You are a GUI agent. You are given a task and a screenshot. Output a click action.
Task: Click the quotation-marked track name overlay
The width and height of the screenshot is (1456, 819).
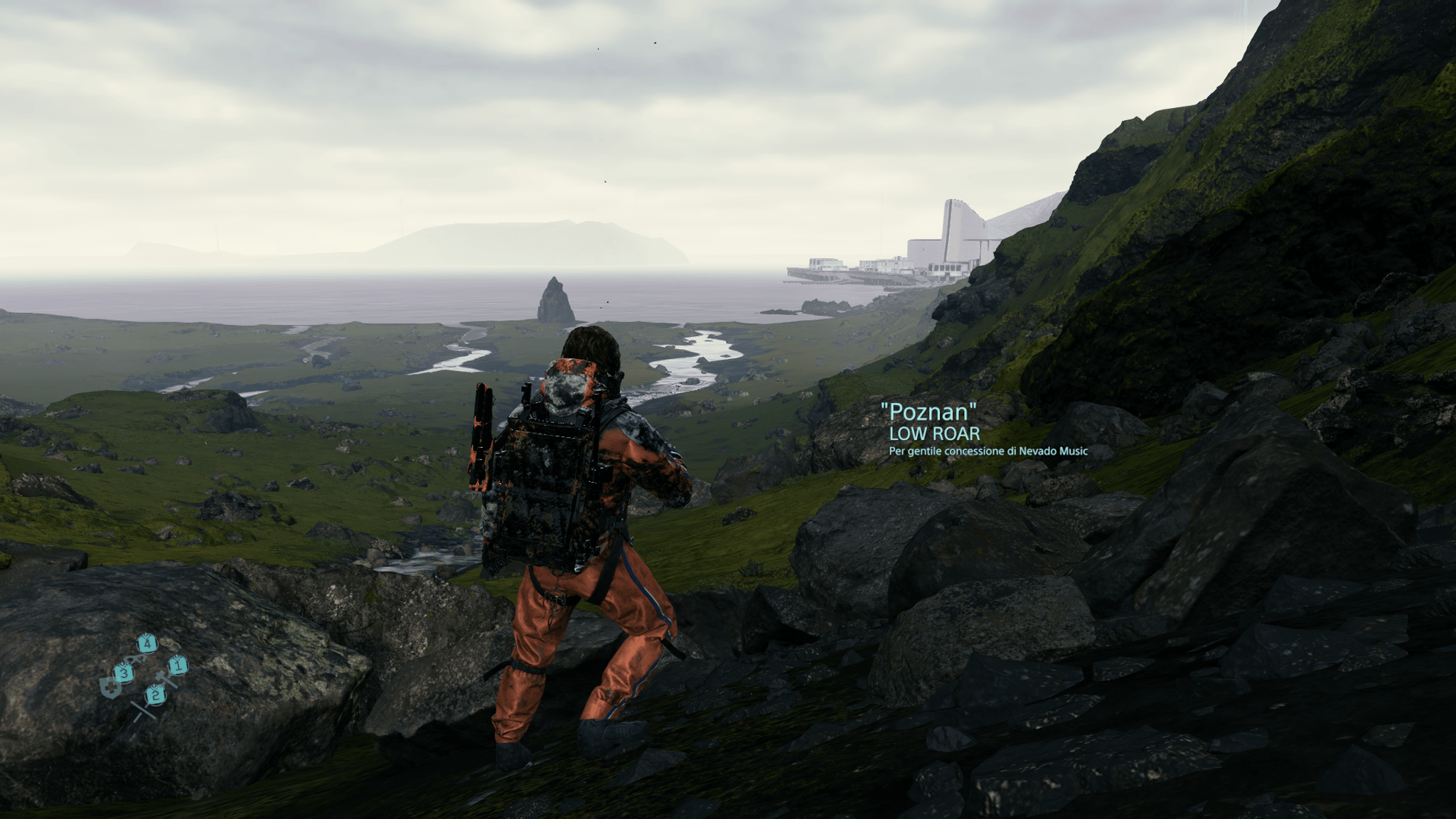click(x=928, y=409)
